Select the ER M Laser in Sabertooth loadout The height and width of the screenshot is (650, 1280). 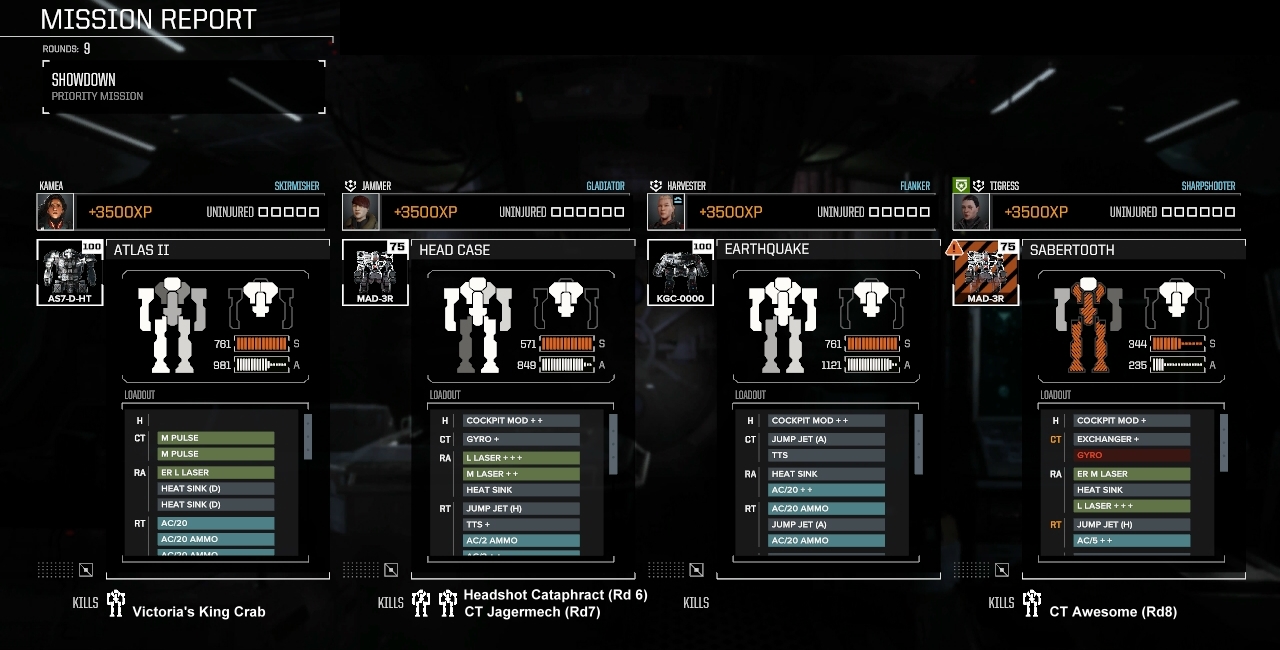tap(1131, 474)
